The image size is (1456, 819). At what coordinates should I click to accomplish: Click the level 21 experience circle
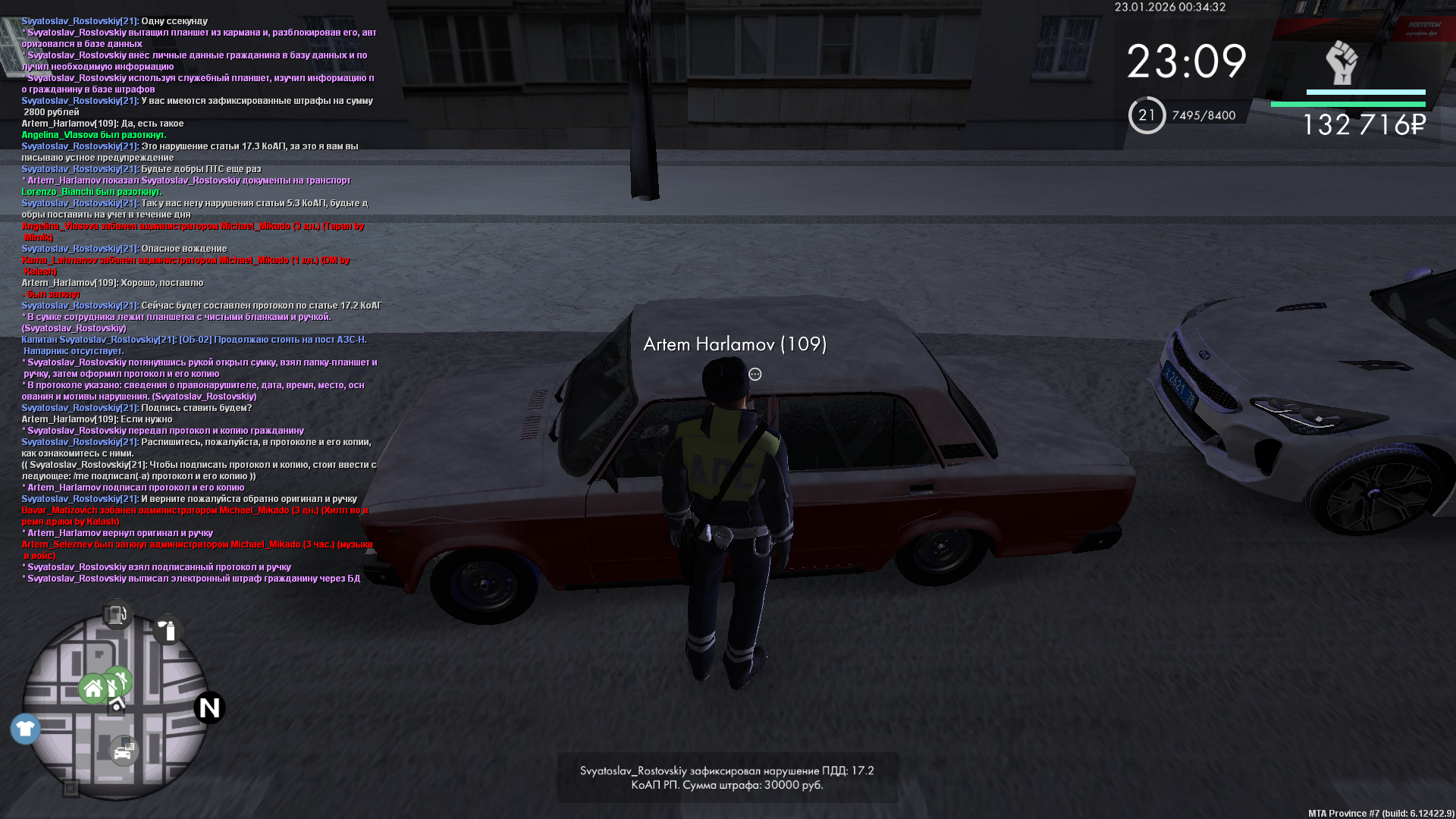[1147, 115]
